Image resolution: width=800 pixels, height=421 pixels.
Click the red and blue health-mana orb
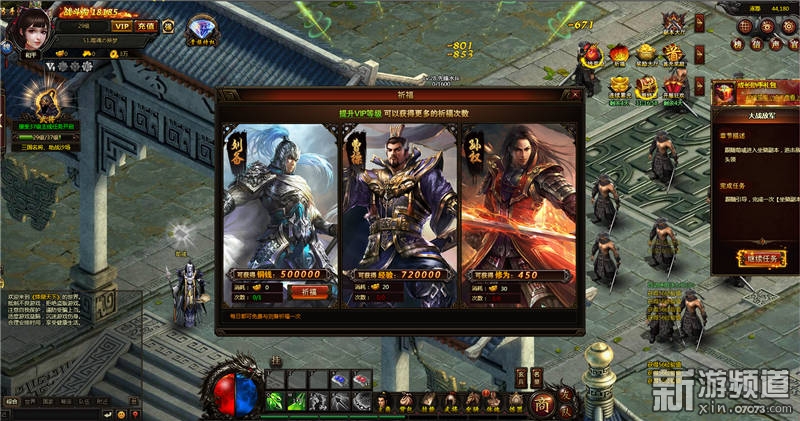click(x=229, y=395)
